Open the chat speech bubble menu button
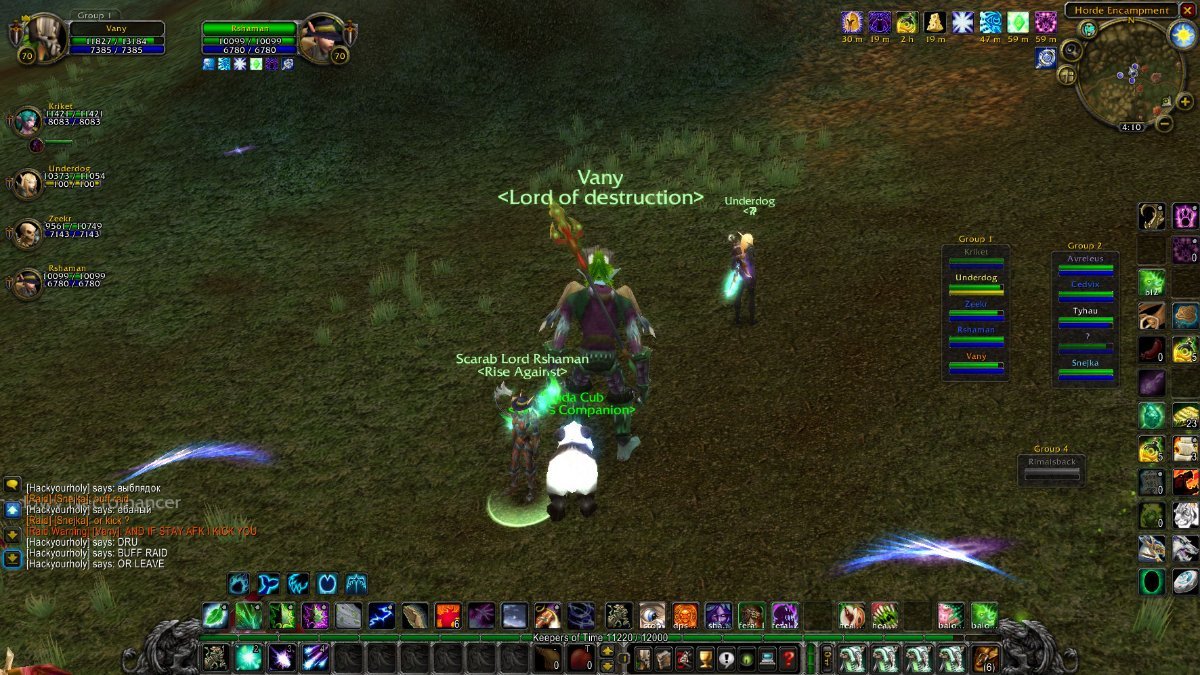Viewport: 1200px width, 675px height. click(12, 485)
